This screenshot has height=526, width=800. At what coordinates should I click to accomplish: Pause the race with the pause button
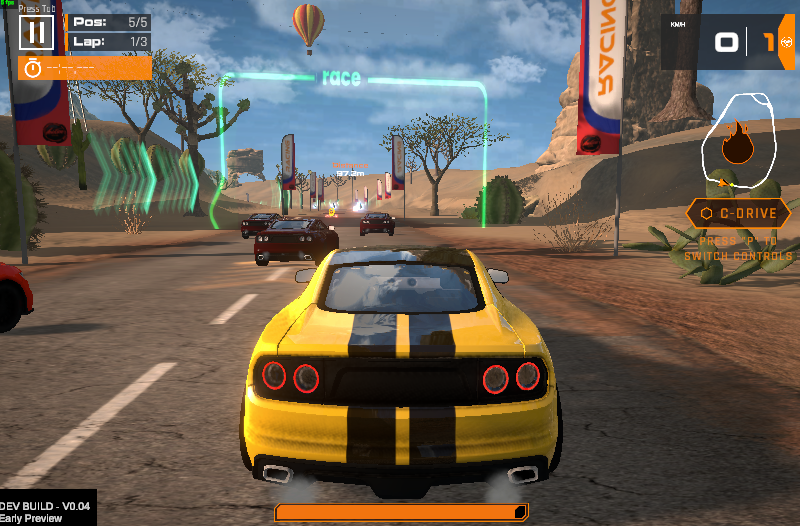click(37, 32)
